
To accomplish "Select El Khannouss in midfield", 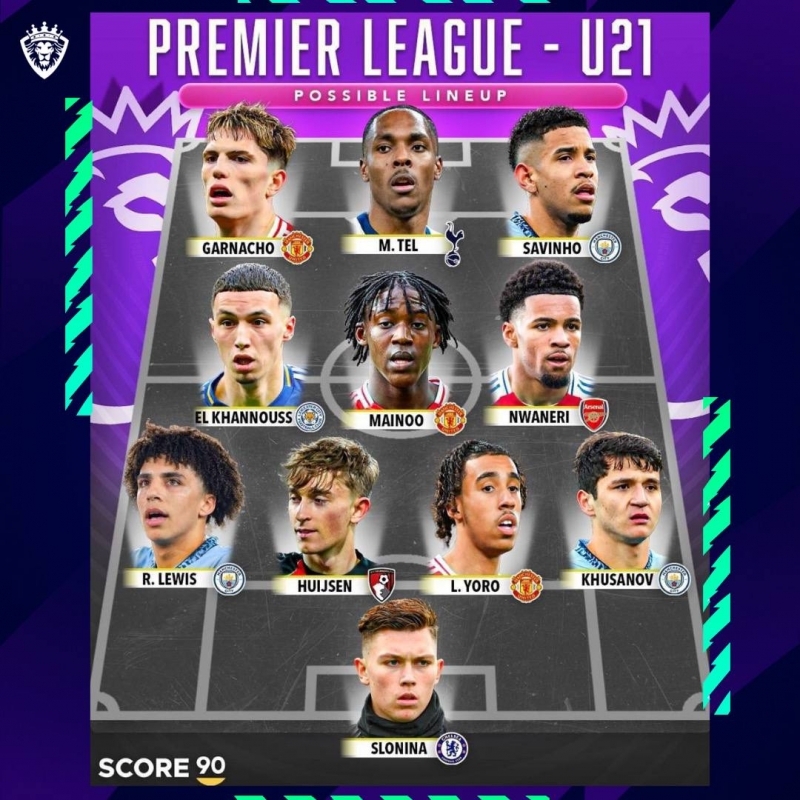I will pos(252,340).
